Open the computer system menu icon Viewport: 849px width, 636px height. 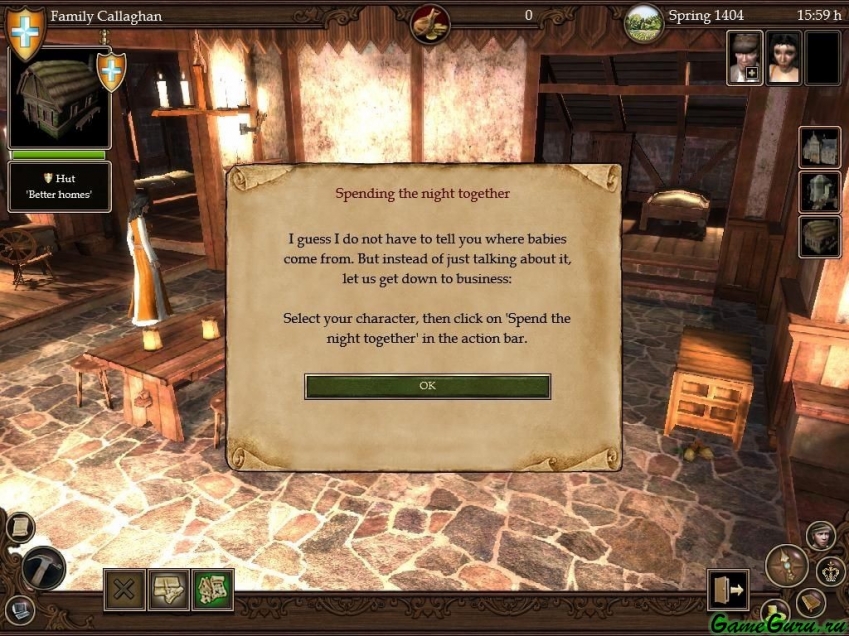tap(19, 609)
